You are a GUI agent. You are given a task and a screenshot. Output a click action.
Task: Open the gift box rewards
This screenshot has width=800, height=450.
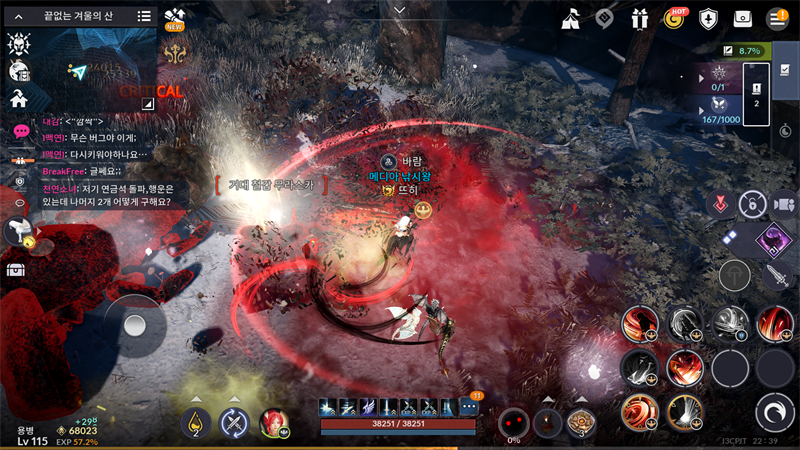point(640,18)
